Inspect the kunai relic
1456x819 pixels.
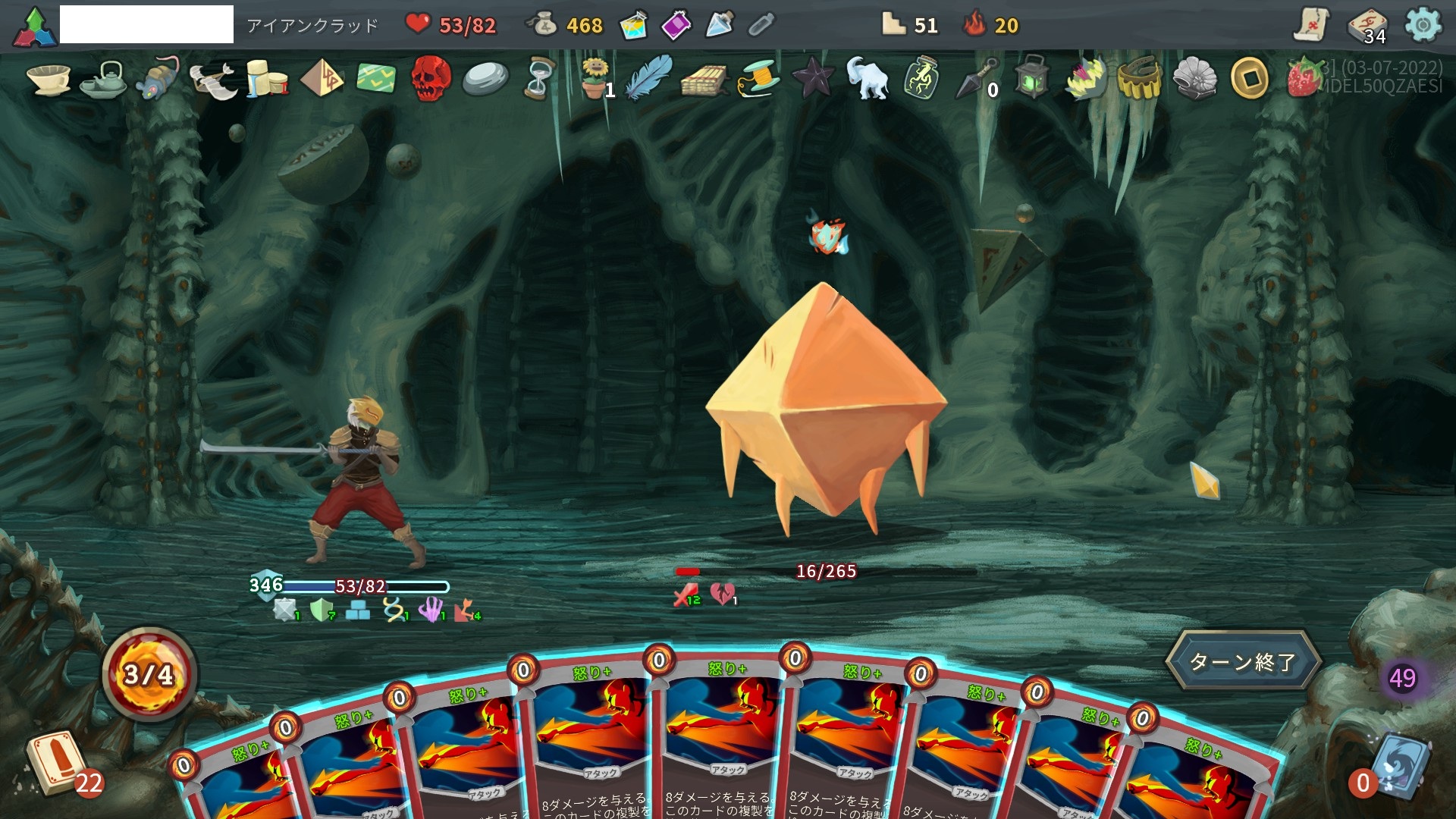977,78
